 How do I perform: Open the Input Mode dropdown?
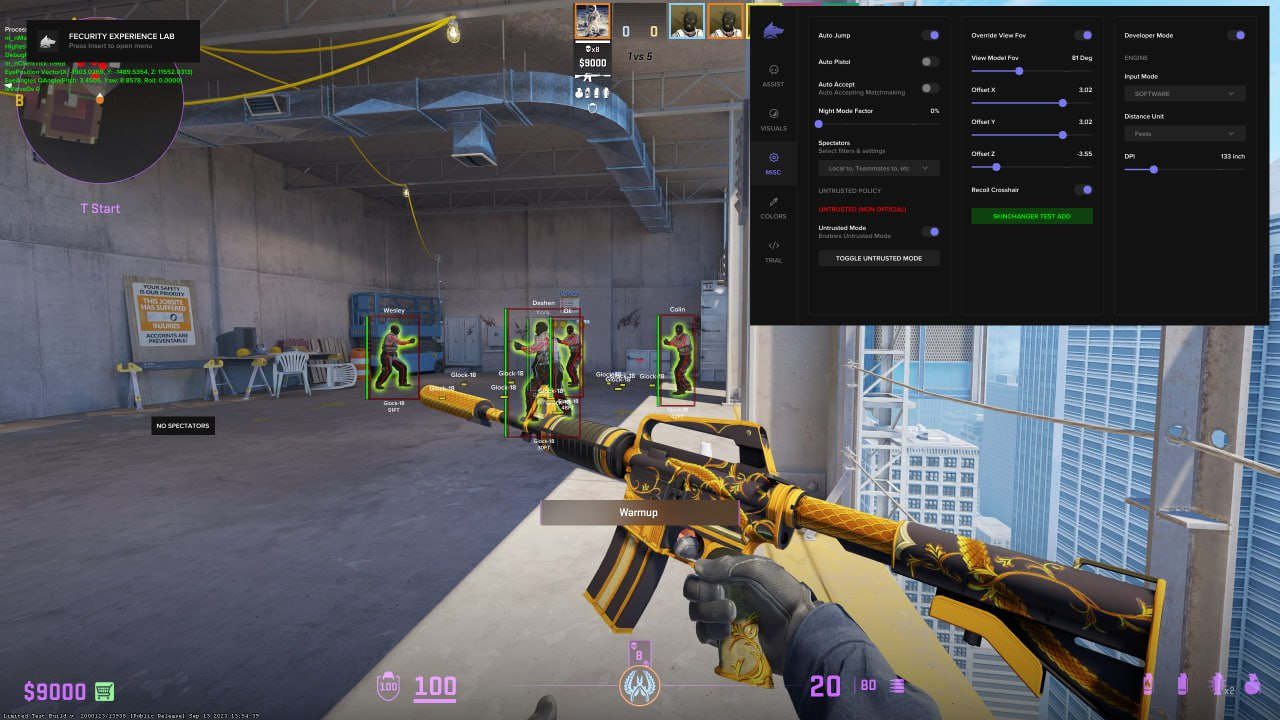pos(1184,93)
